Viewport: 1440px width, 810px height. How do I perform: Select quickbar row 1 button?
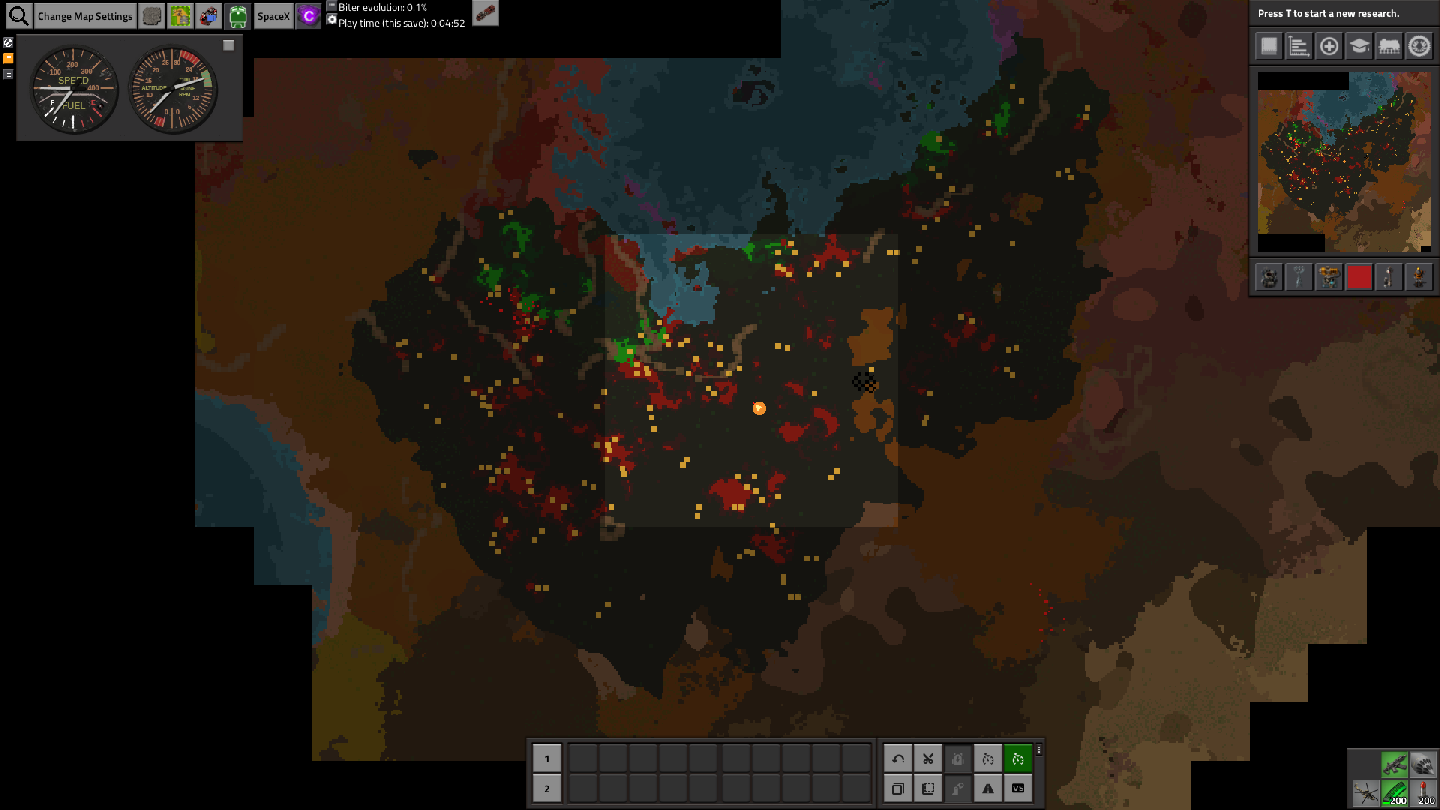click(547, 759)
